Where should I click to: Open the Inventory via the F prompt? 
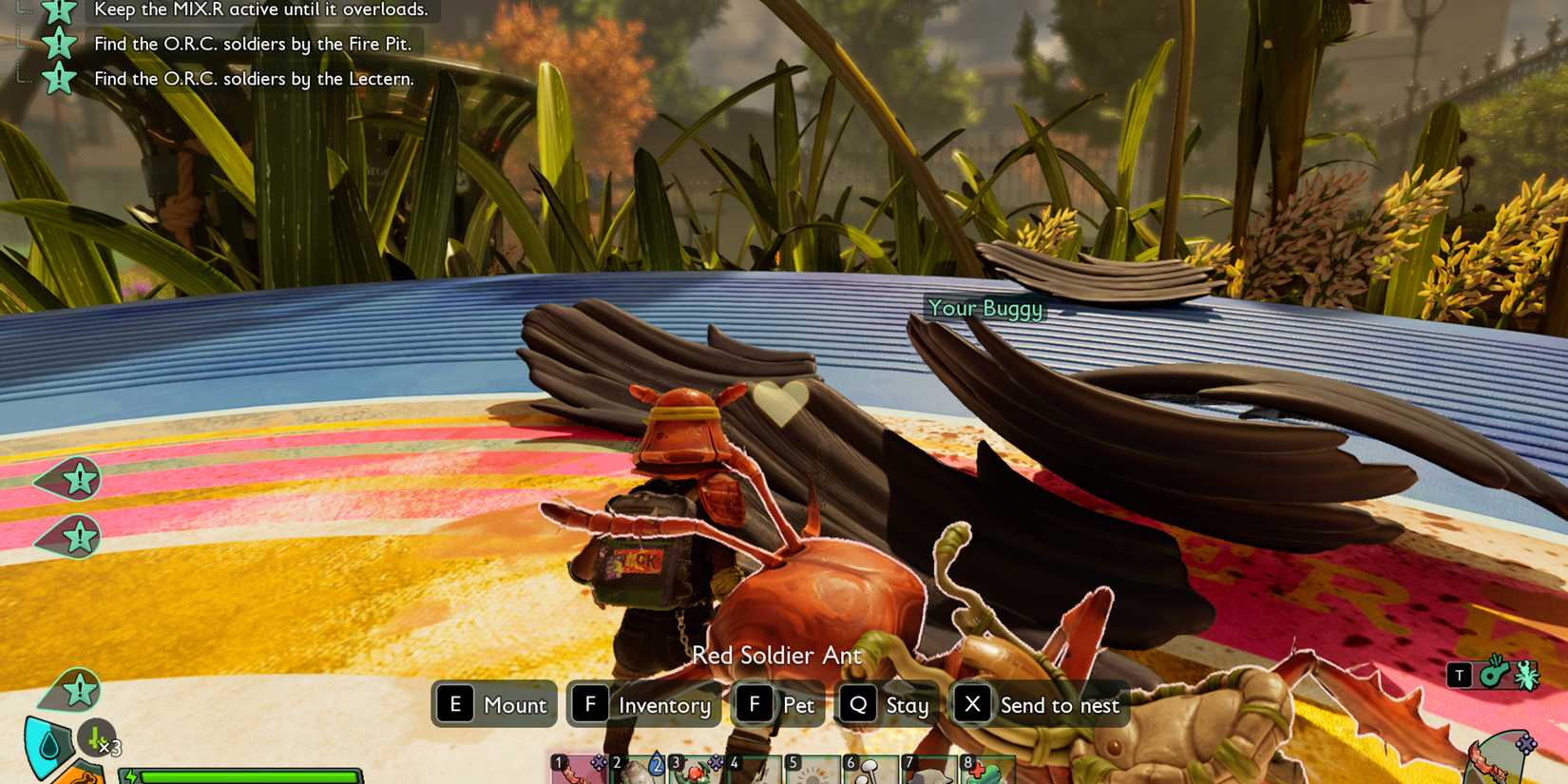click(644, 705)
